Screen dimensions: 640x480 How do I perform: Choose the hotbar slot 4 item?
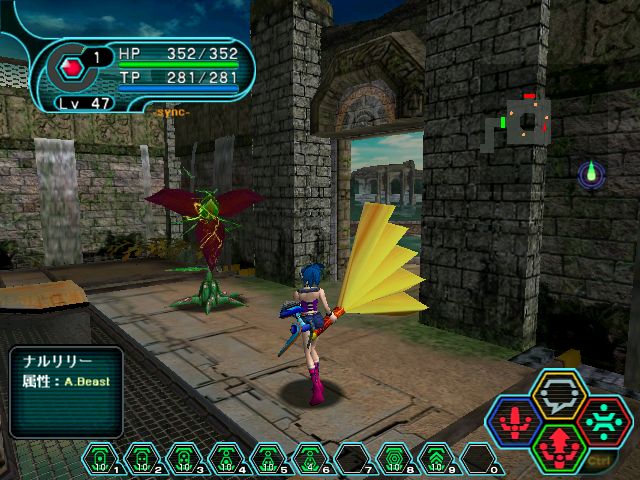pos(226,459)
